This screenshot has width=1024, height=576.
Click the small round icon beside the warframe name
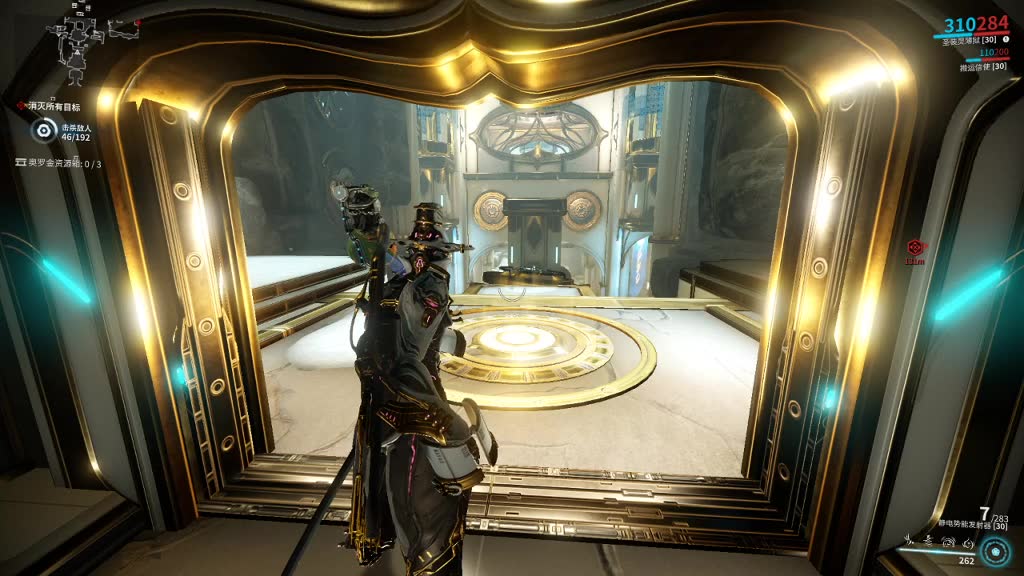[1005, 40]
